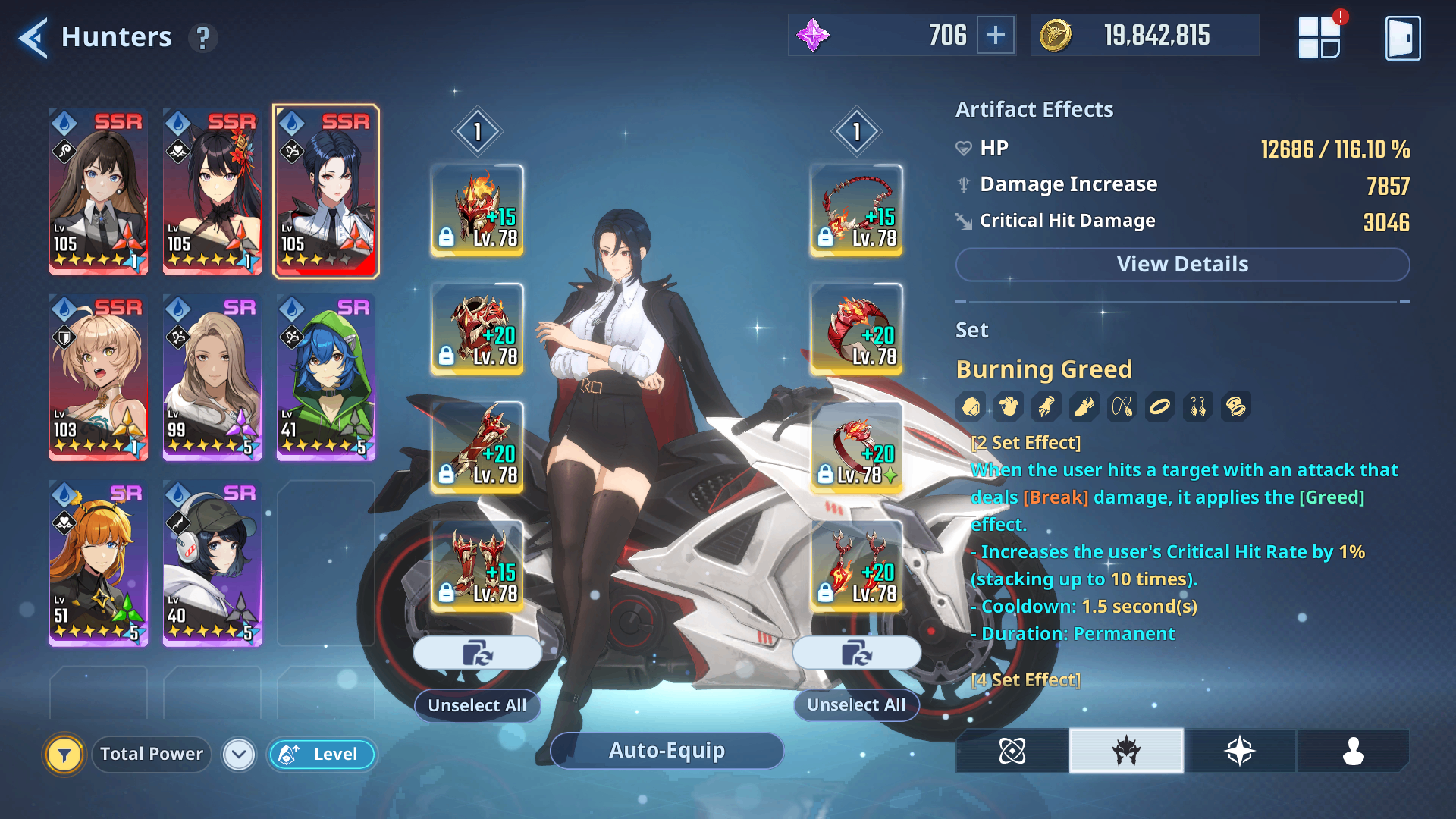Open the help question mark icon
Image resolution: width=1456 pixels, height=819 pixels.
[202, 38]
